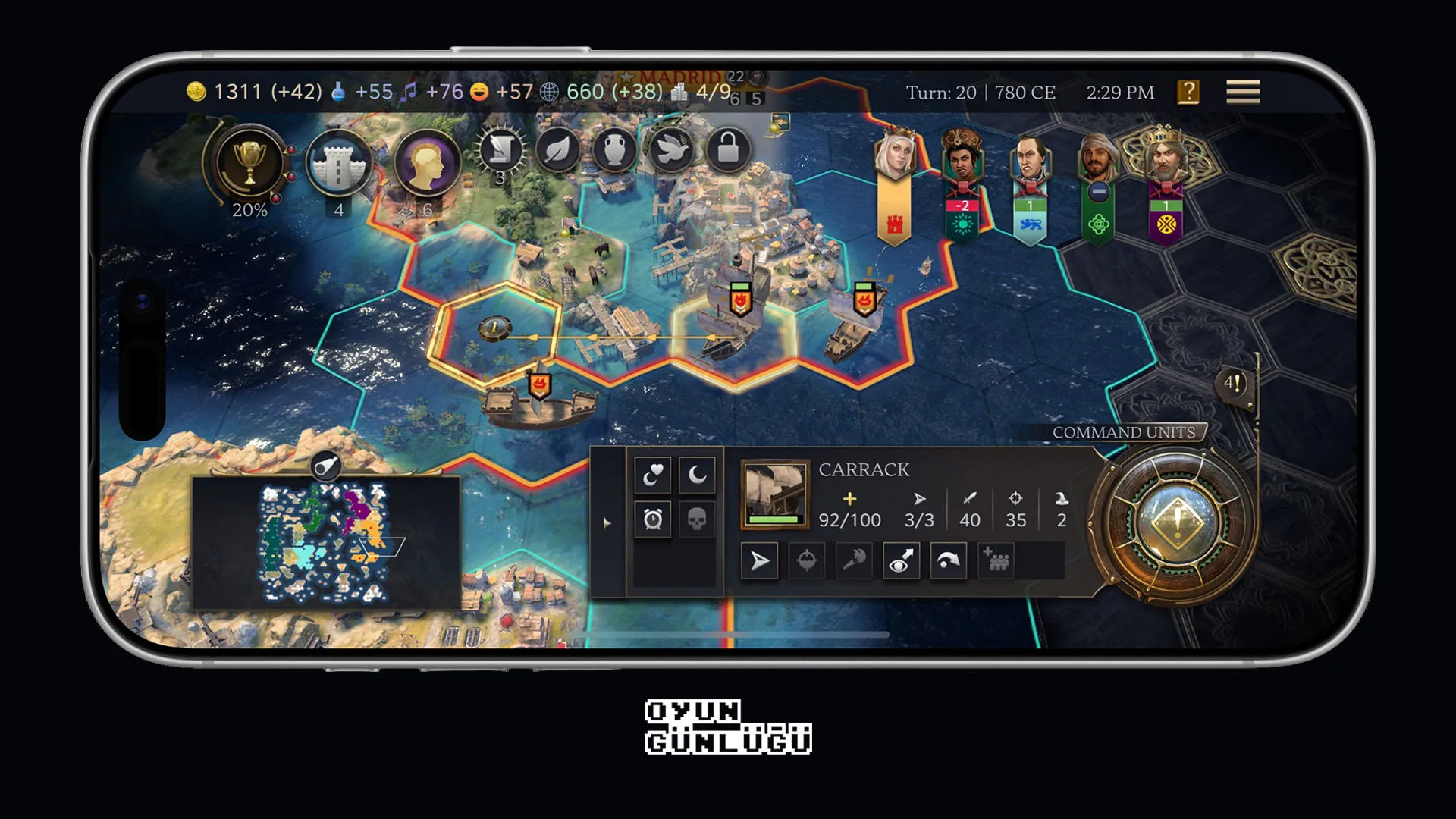Select the Move unit arrow action
This screenshot has width=1456, height=819.
(x=759, y=561)
